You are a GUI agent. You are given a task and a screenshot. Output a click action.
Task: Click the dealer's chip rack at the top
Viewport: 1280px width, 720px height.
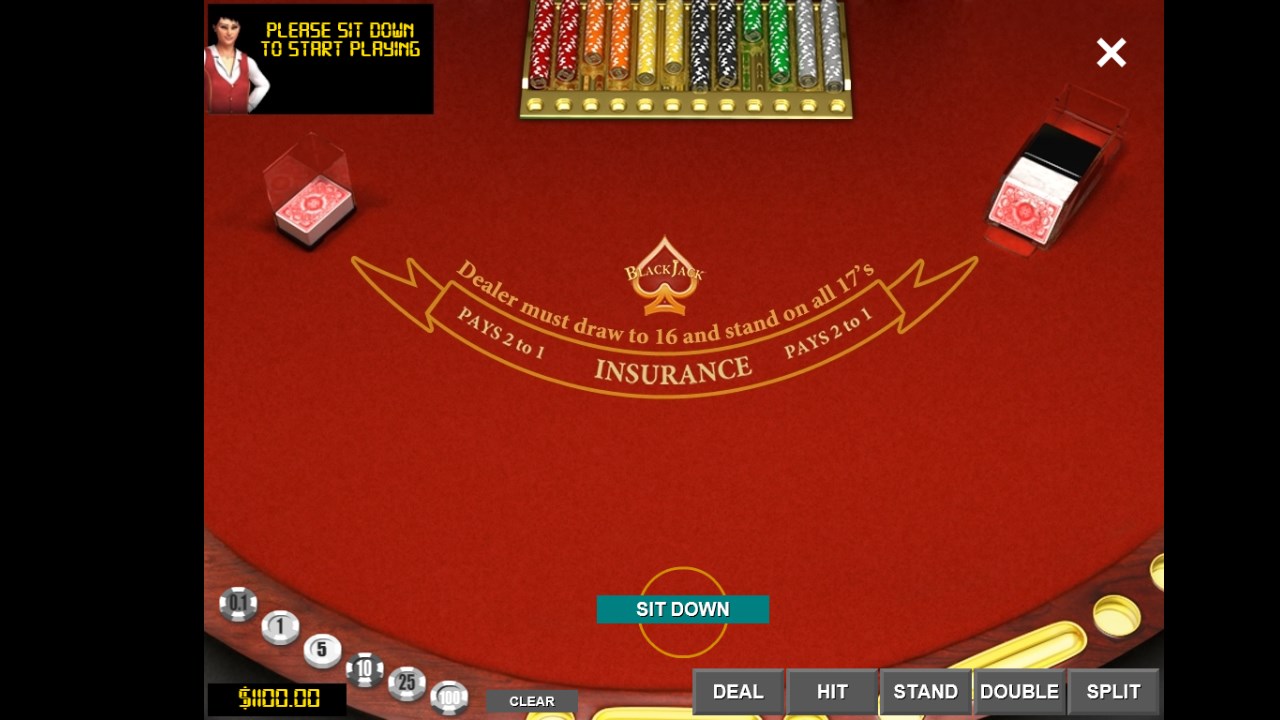click(685, 55)
